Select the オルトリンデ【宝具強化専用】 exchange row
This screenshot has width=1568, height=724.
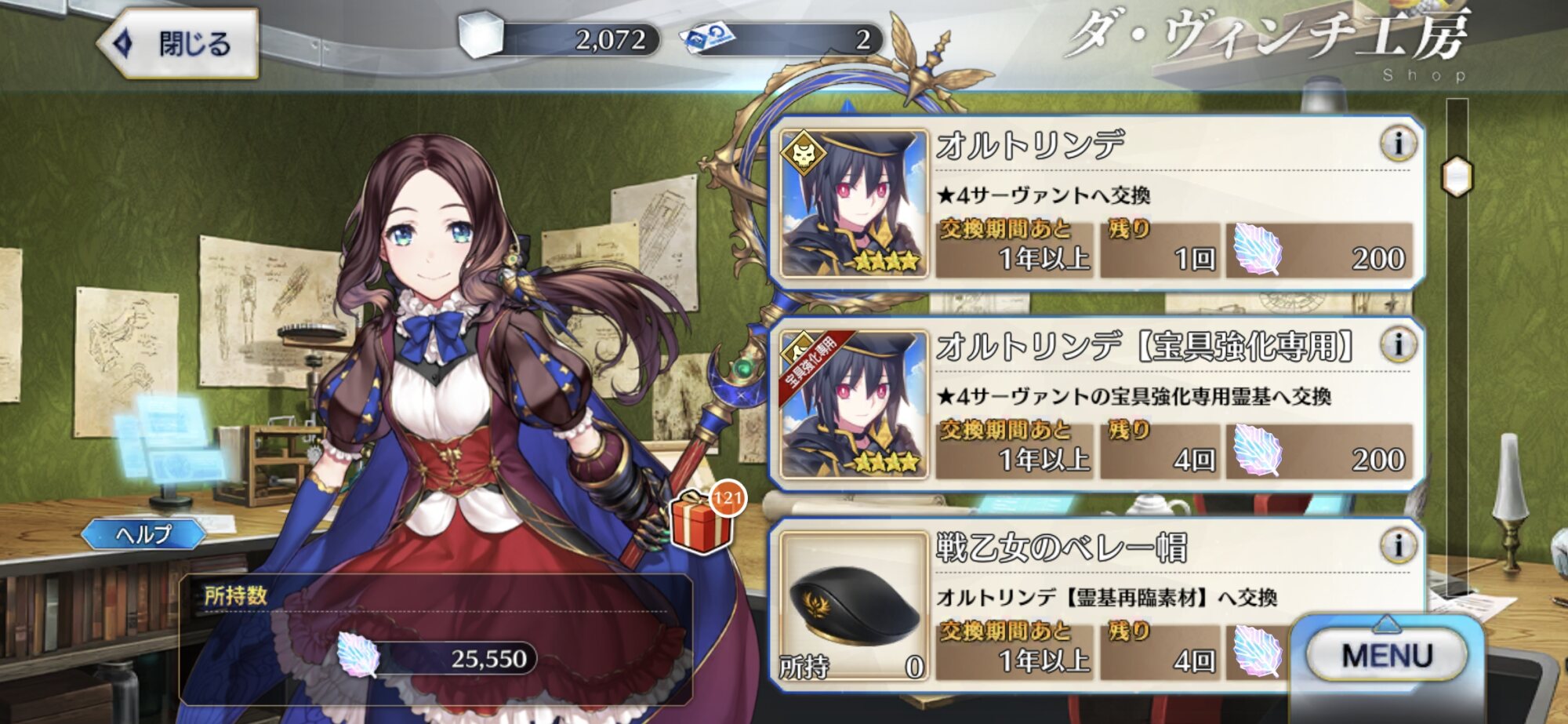(x=1098, y=405)
